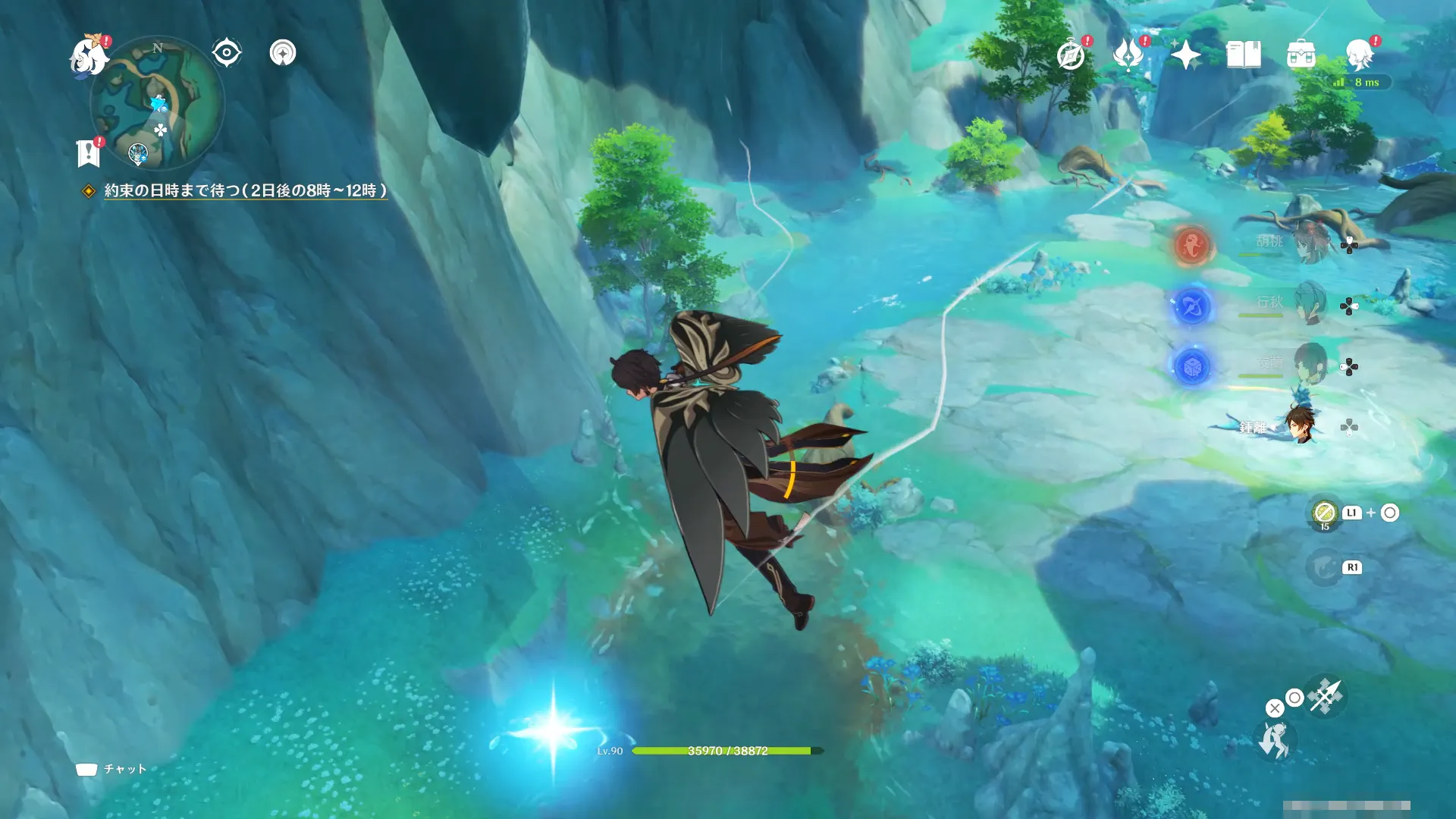This screenshot has width=1456, height=819.
Task: Tap the running figure sprint icon
Action: click(x=1275, y=739)
